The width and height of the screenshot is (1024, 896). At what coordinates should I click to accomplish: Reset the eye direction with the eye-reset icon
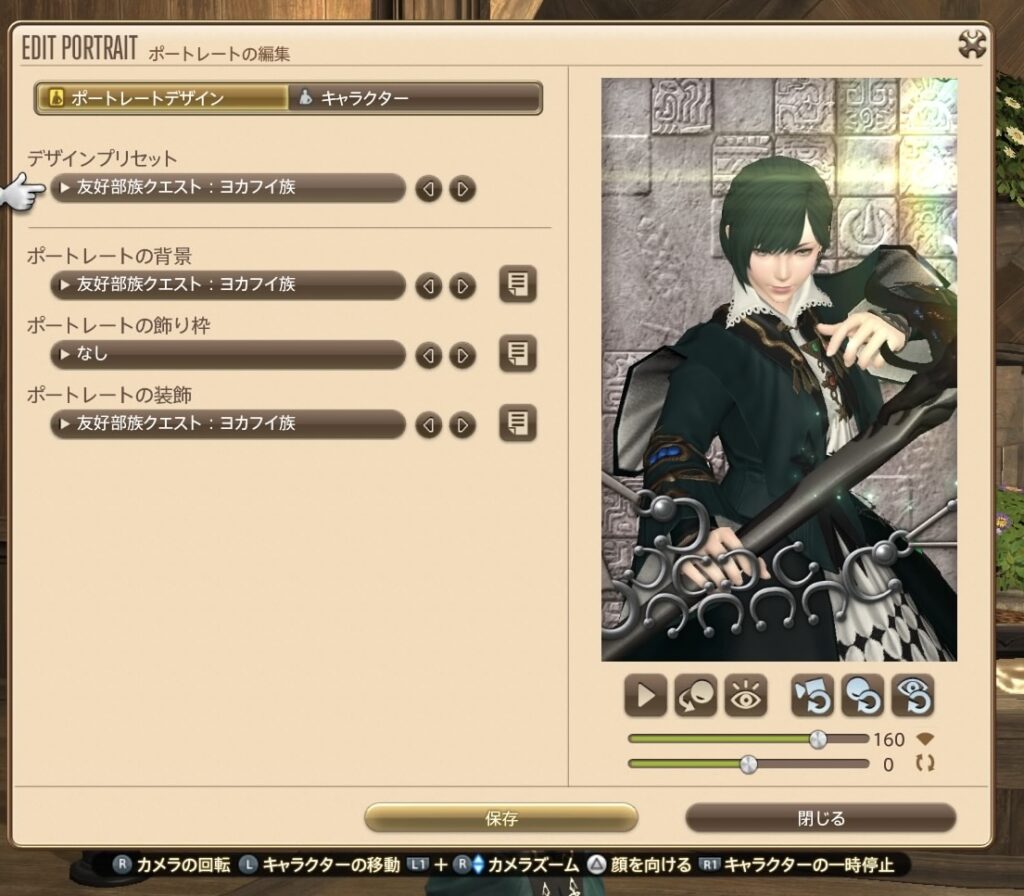(912, 696)
